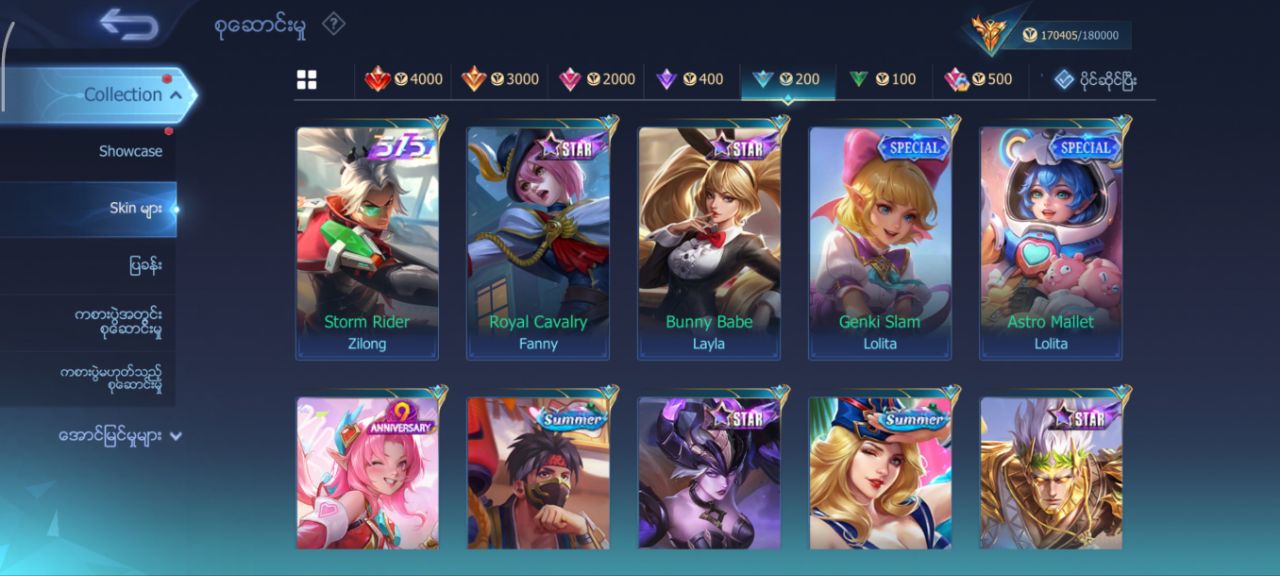
Task: Open the 9th Anniversary pink-haired skin card
Action: (367, 472)
